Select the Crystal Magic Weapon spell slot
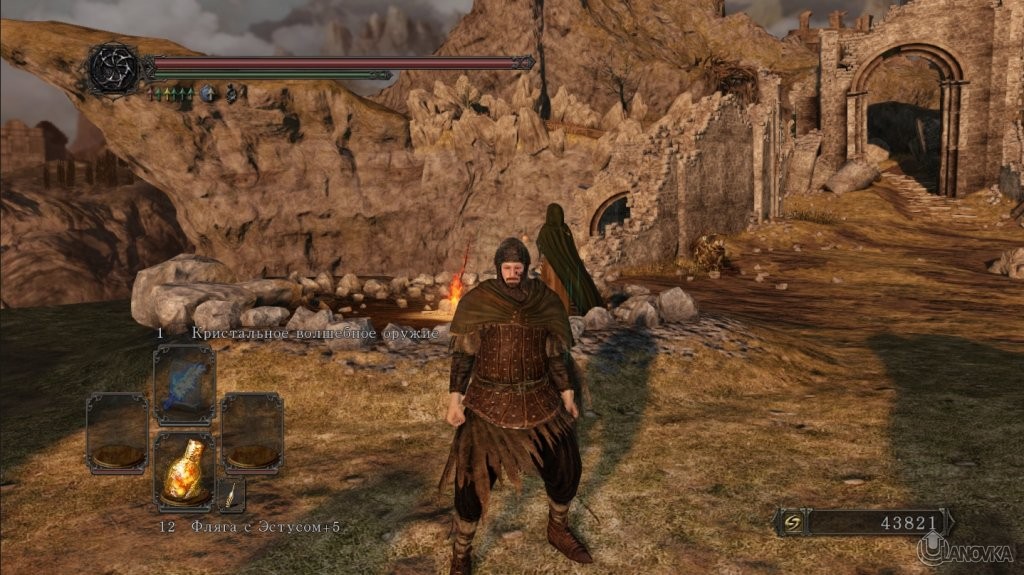Viewport: 1024px width, 575px height. tap(184, 385)
